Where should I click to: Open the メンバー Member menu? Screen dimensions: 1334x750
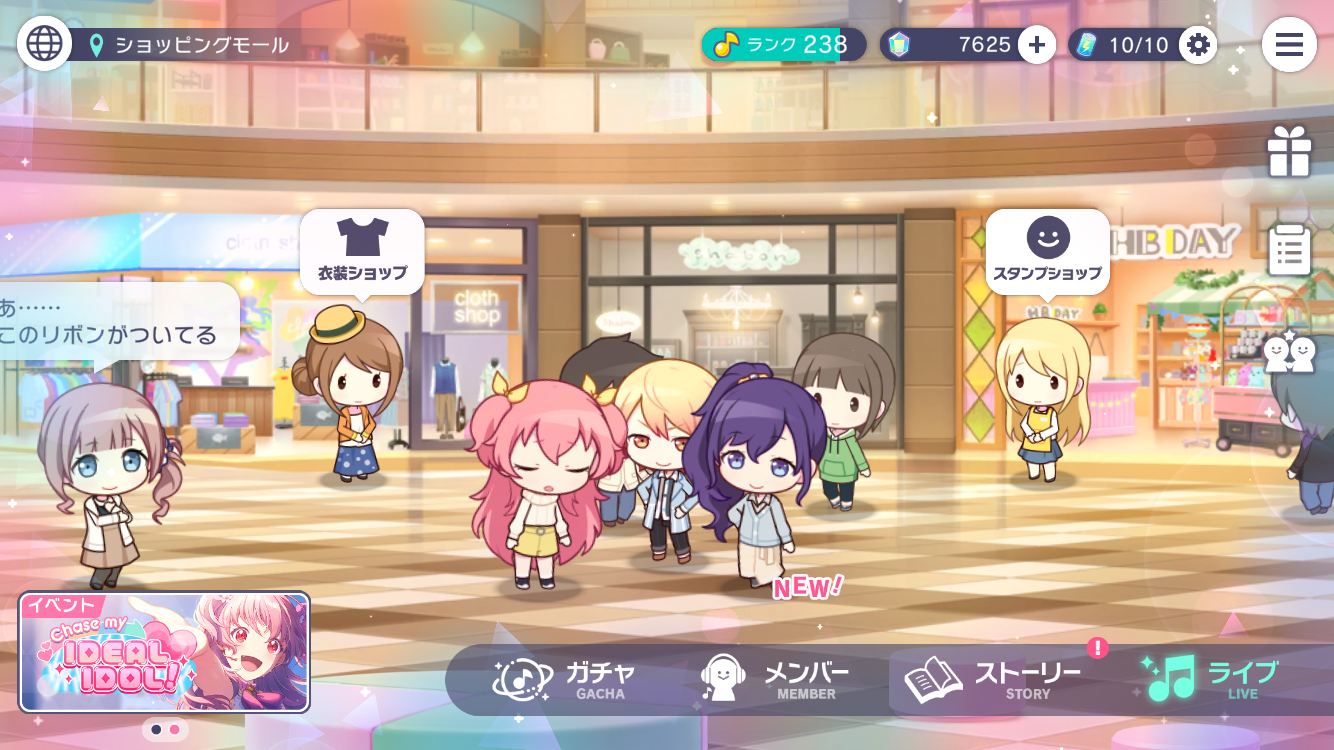click(775, 680)
